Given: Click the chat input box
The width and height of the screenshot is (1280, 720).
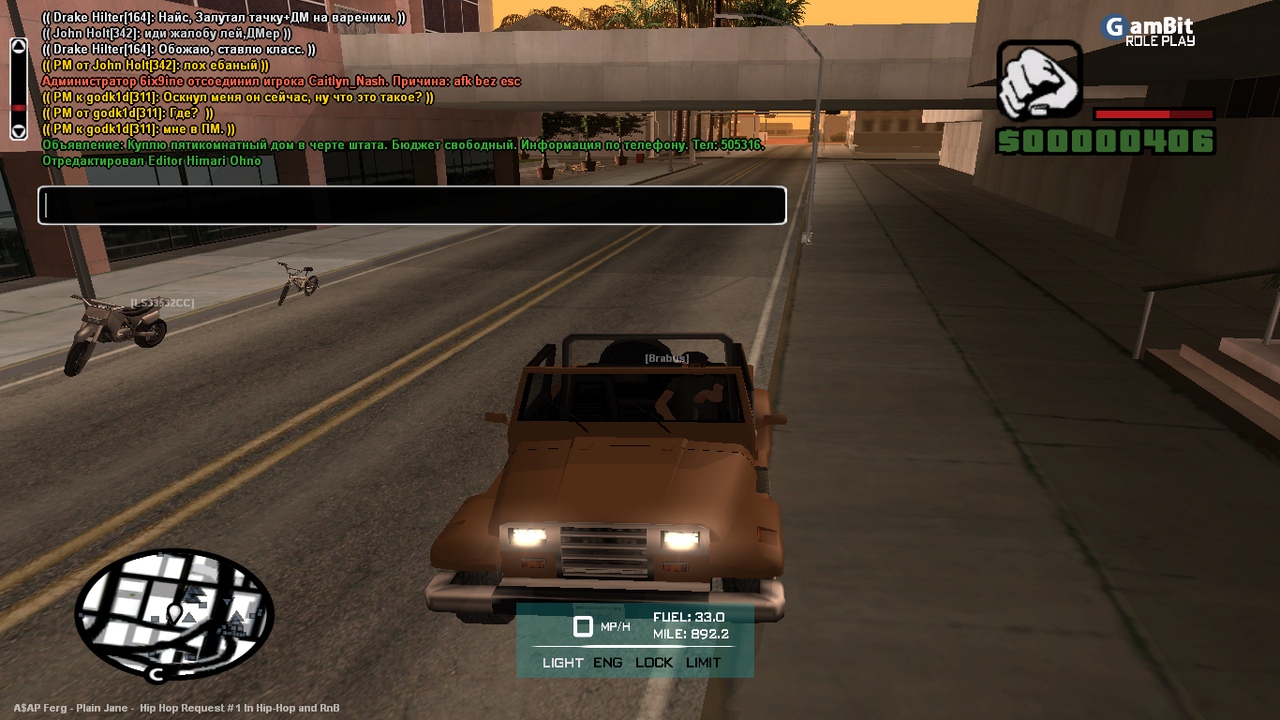Looking at the screenshot, I should 412,206.
